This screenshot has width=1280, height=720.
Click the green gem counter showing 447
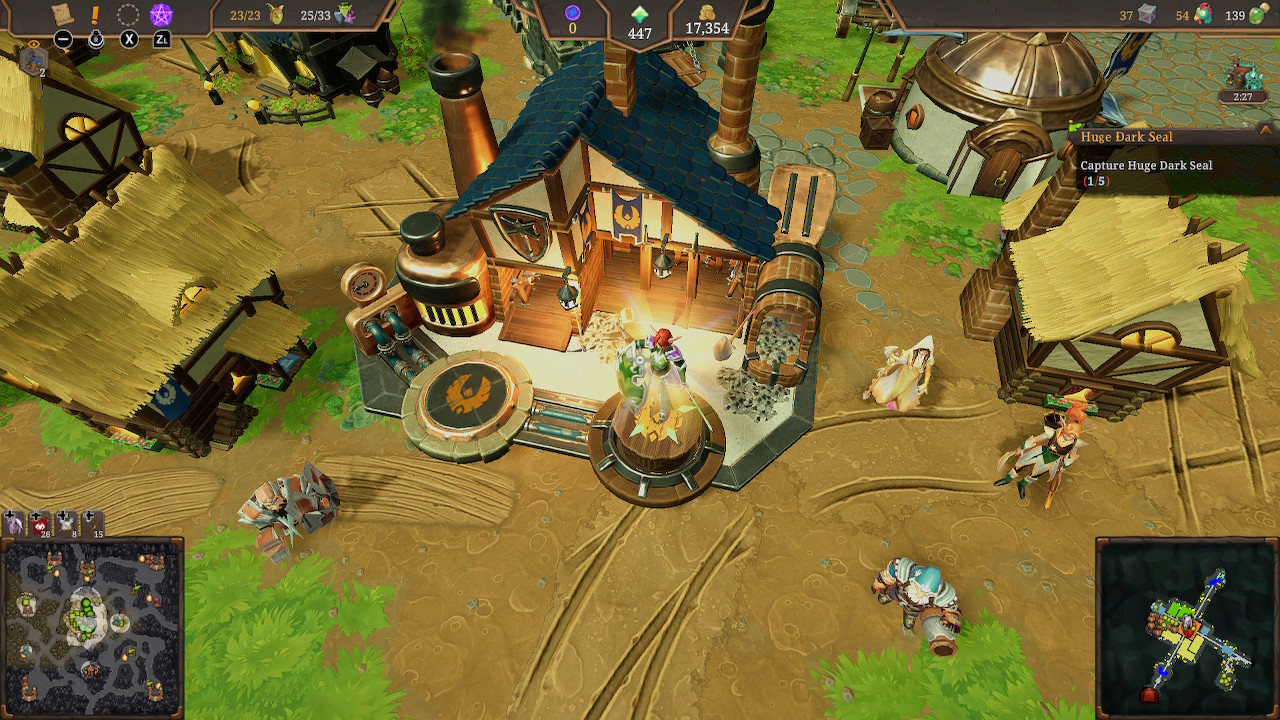point(640,22)
